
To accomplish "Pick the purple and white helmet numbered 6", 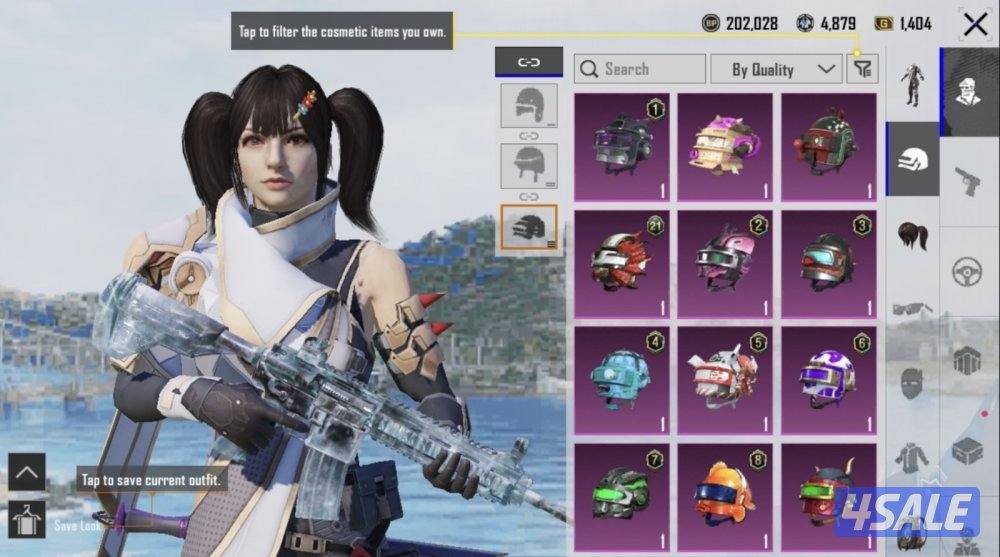I will pos(828,376).
